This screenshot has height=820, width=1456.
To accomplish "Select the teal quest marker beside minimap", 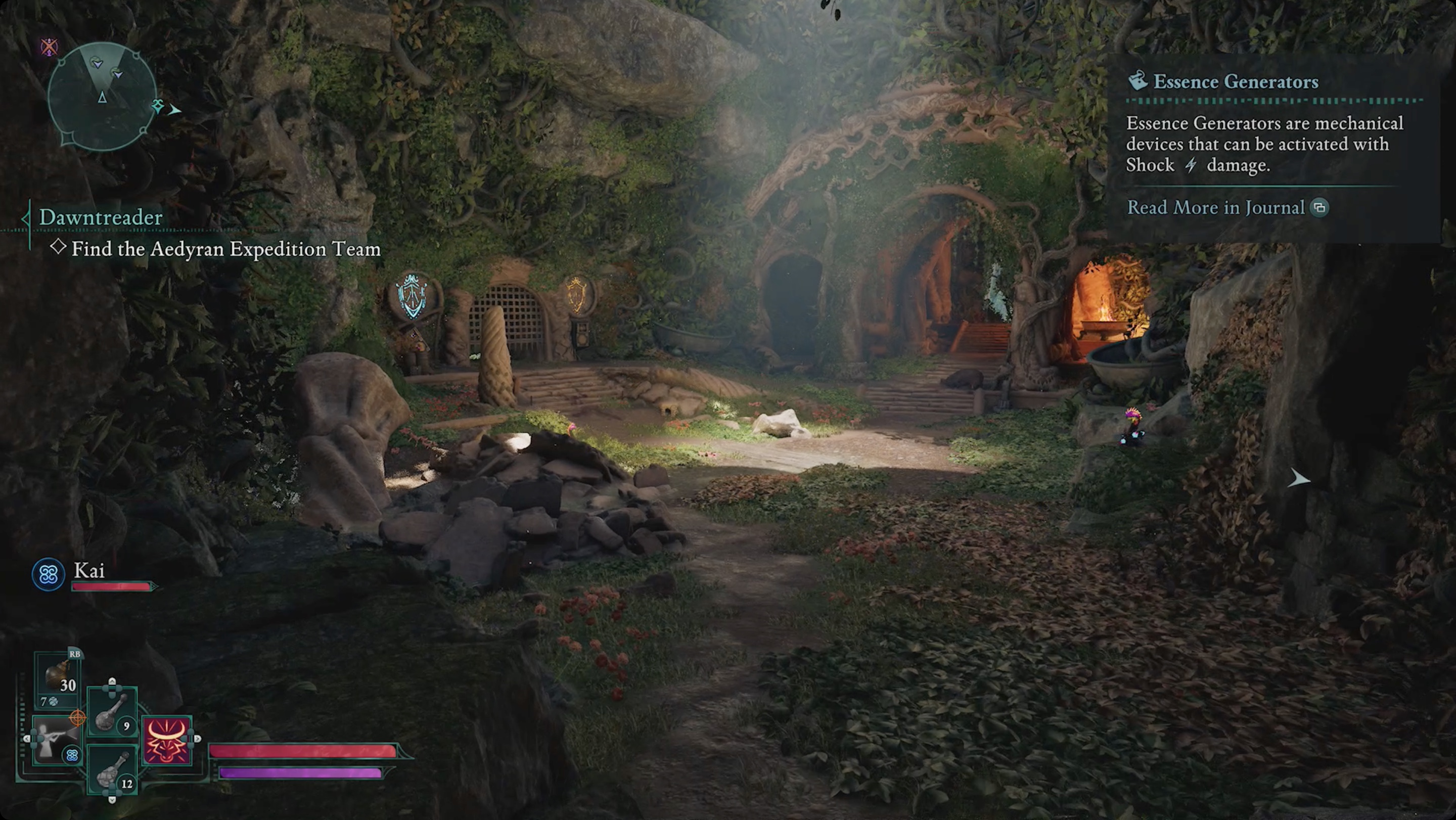I will pos(158,106).
